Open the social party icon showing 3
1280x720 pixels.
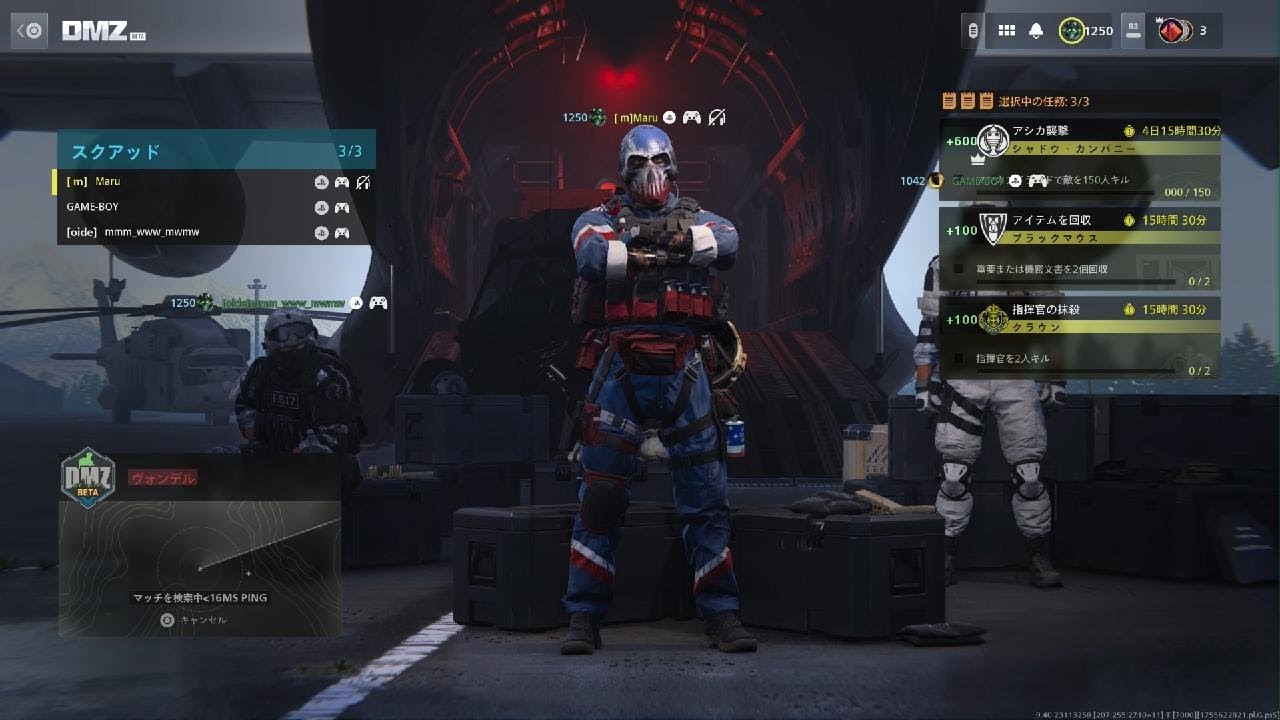click(1172, 30)
